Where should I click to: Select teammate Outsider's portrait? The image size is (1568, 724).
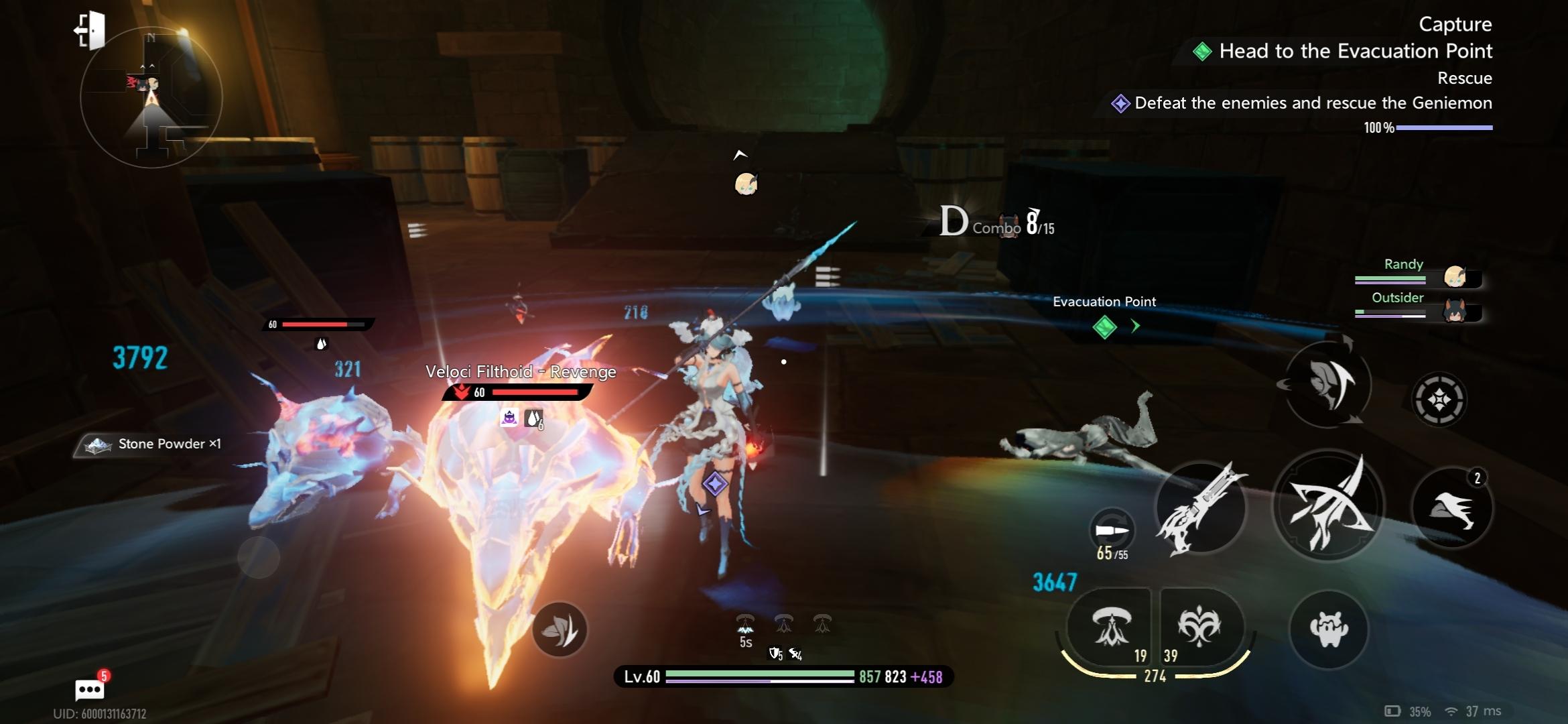click(x=1455, y=311)
